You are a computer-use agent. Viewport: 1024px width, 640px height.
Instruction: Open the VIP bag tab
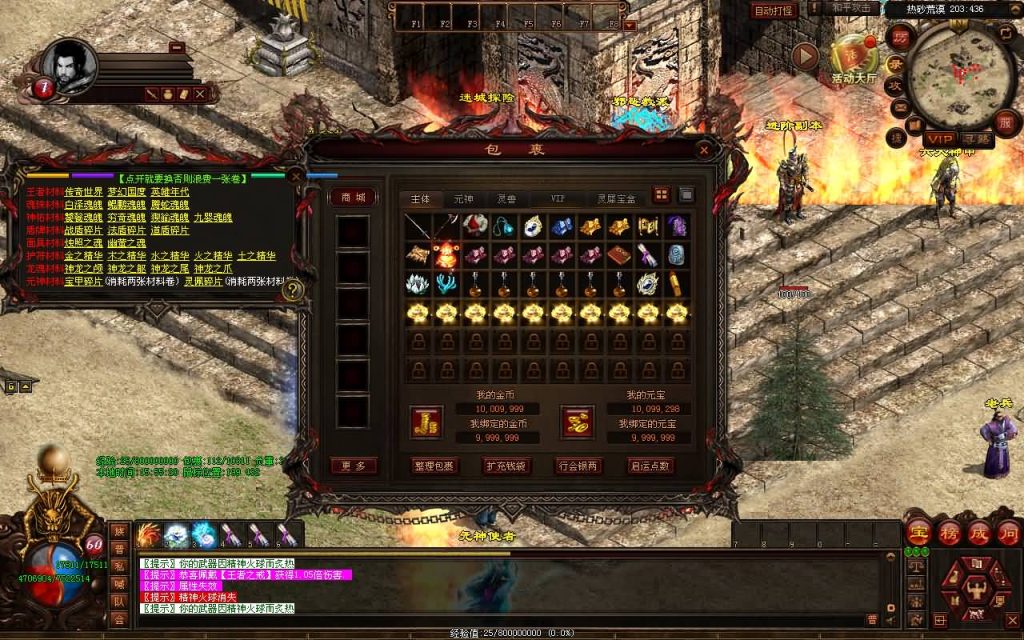click(558, 199)
